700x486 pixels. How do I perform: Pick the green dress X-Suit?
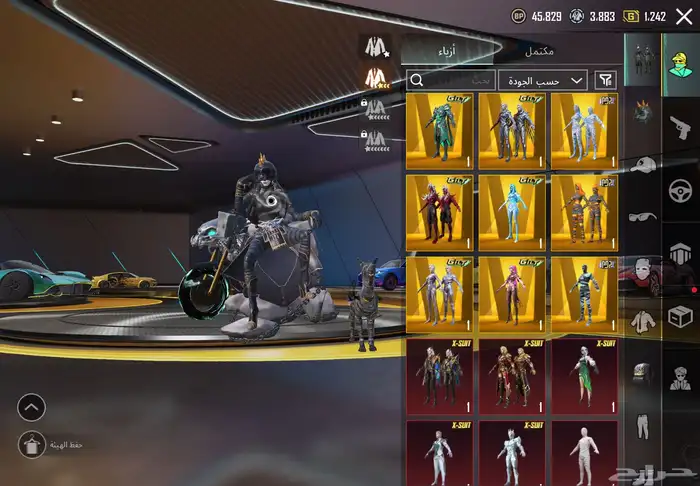pos(584,376)
